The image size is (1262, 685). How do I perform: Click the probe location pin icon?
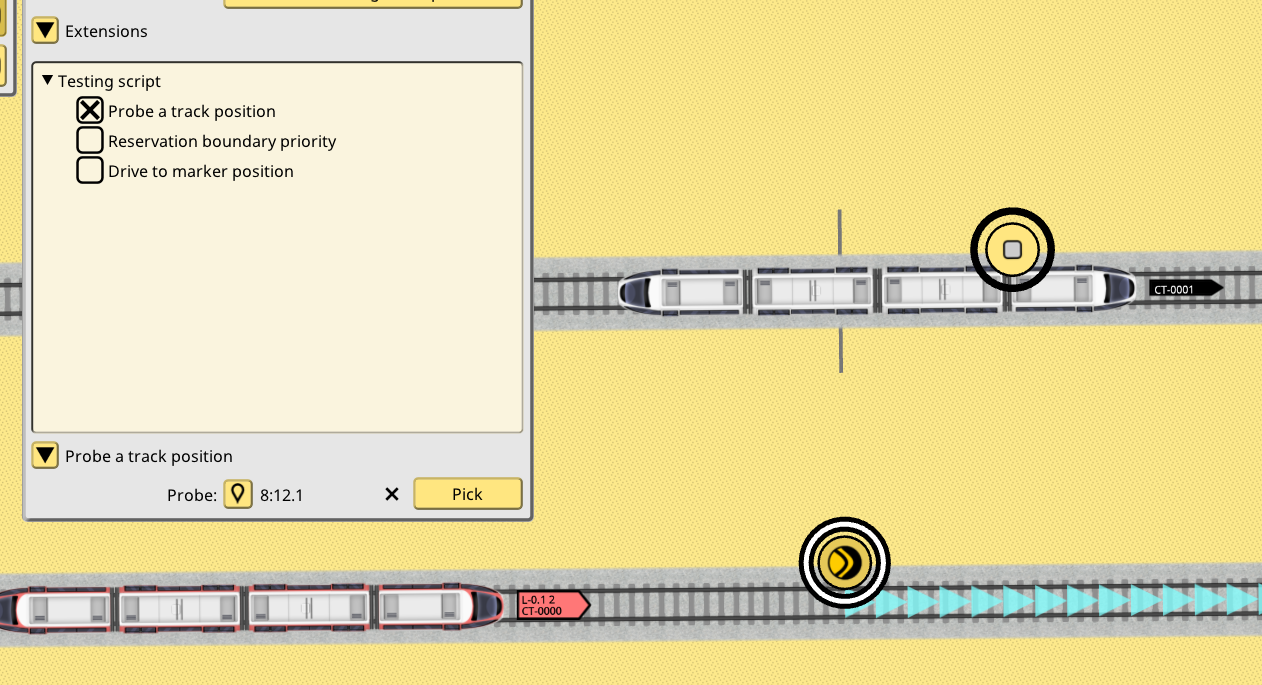click(x=237, y=494)
